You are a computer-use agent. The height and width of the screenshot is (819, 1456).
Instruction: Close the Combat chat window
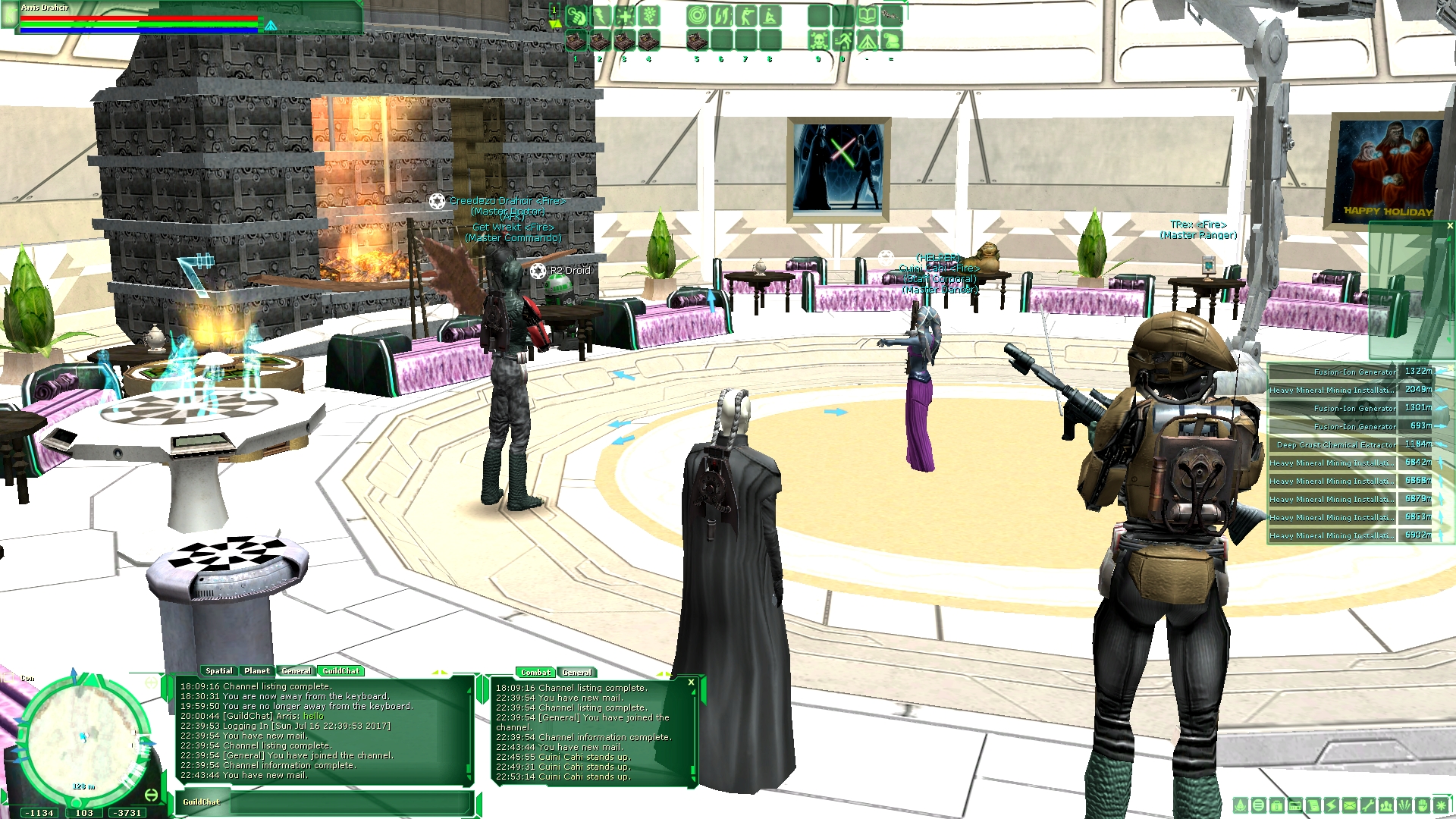(x=689, y=682)
